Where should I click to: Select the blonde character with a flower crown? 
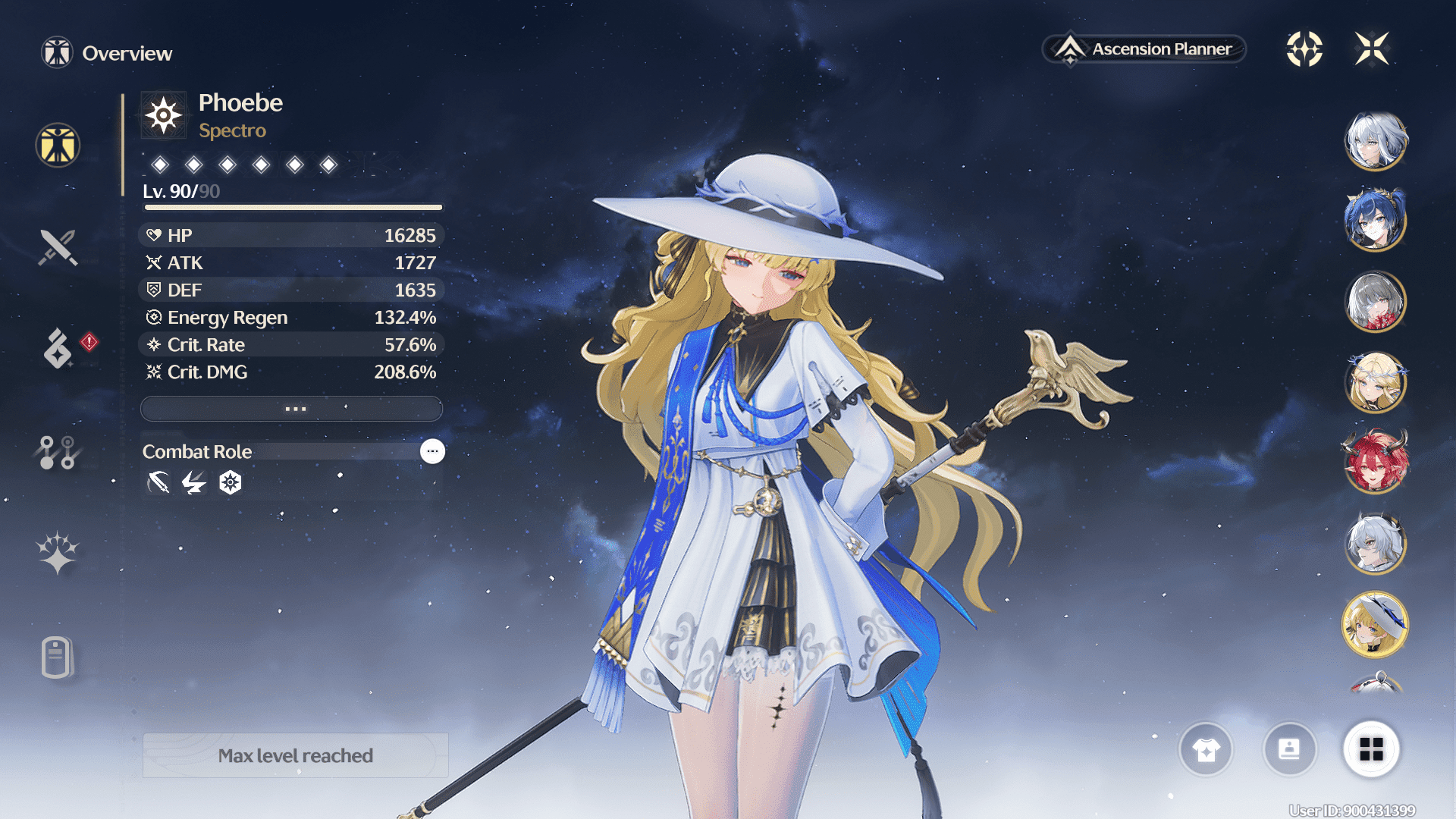click(x=1376, y=382)
